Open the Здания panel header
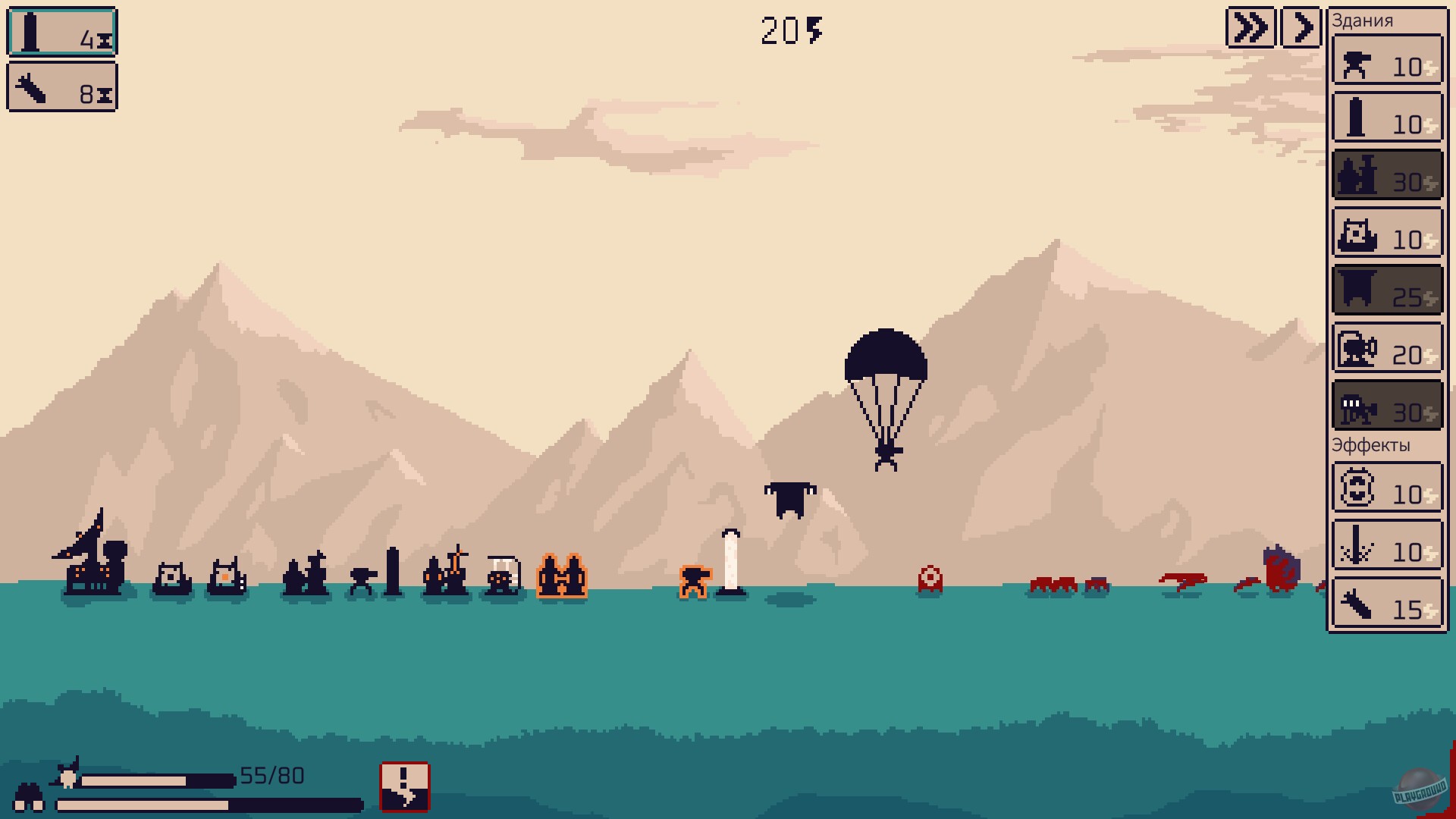 [x=1361, y=20]
